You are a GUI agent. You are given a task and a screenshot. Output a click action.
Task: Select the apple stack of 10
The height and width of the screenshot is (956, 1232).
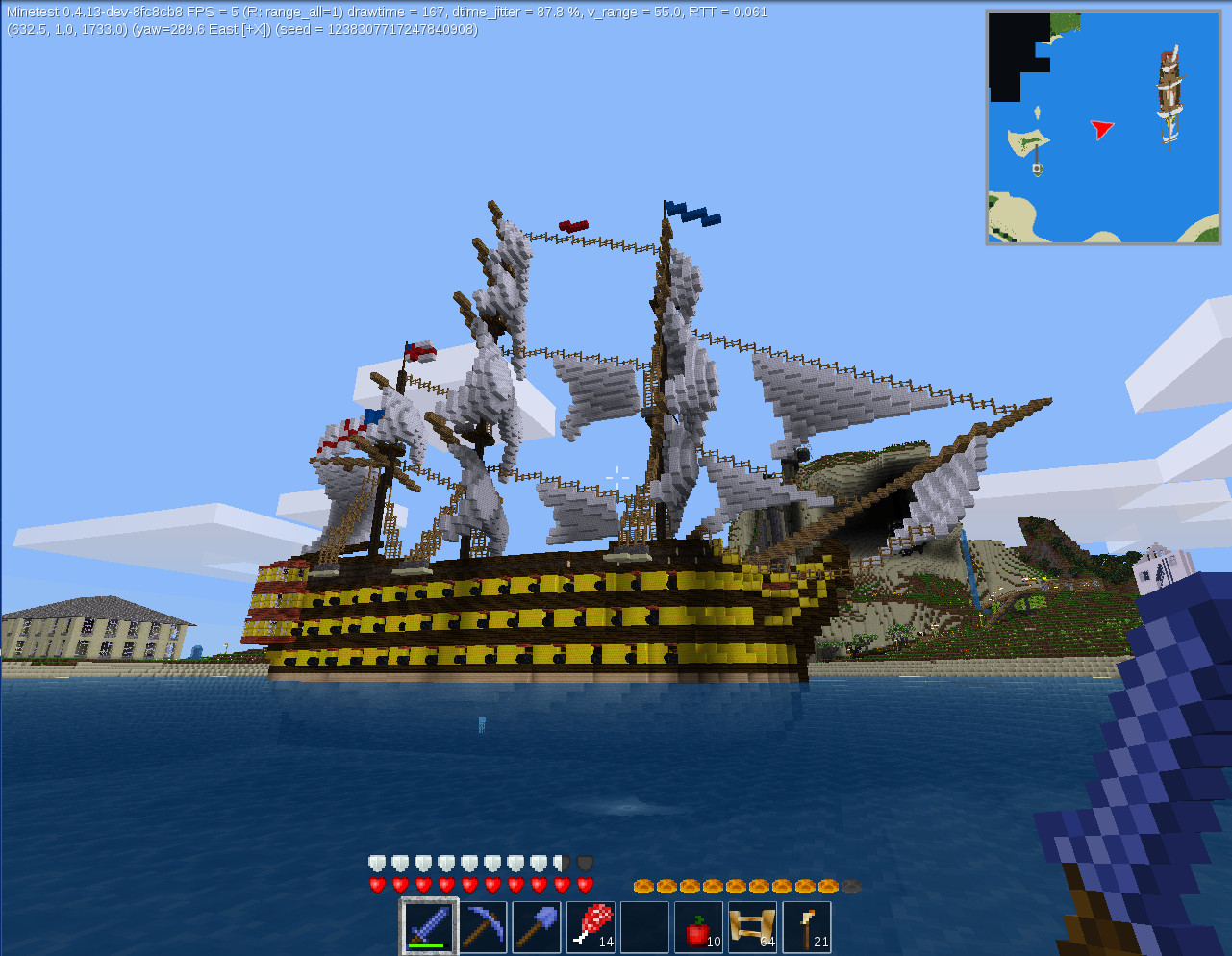697,925
